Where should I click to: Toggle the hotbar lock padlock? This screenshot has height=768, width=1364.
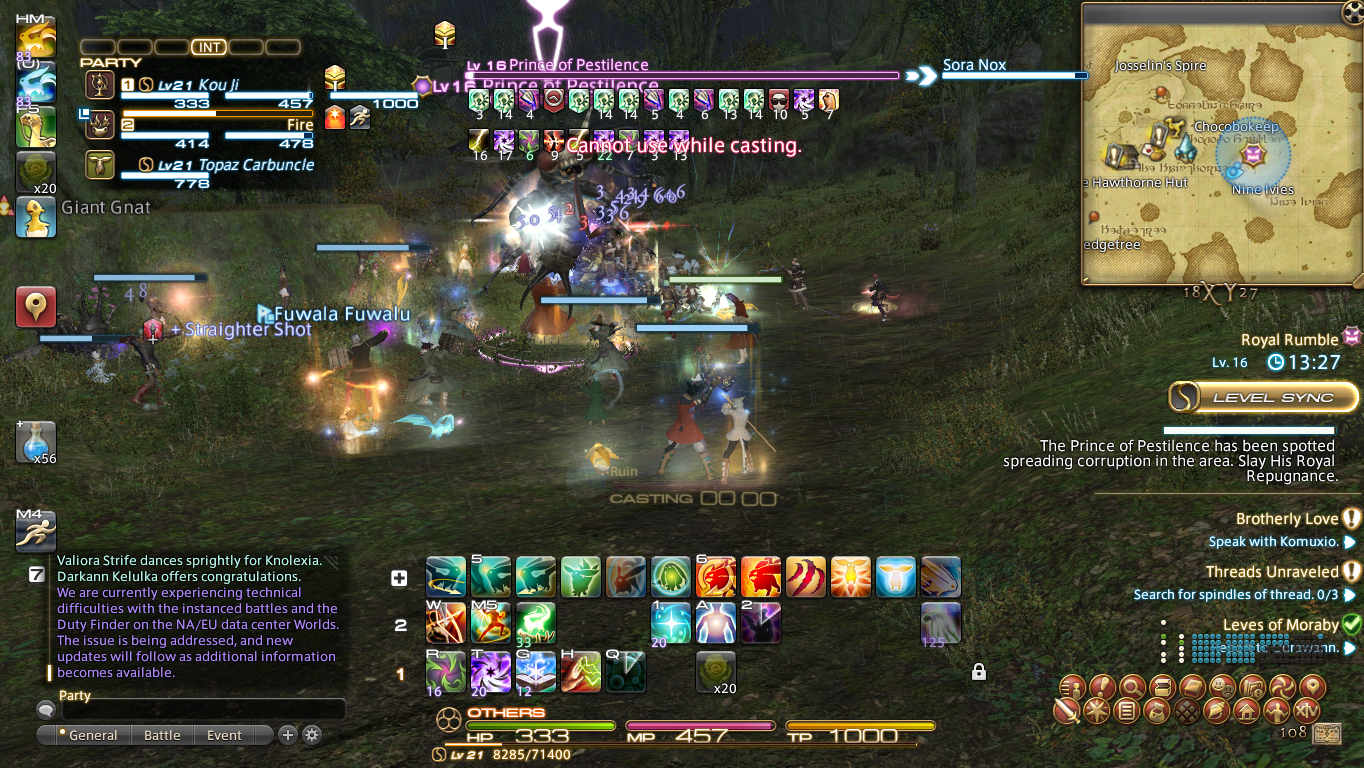978,673
